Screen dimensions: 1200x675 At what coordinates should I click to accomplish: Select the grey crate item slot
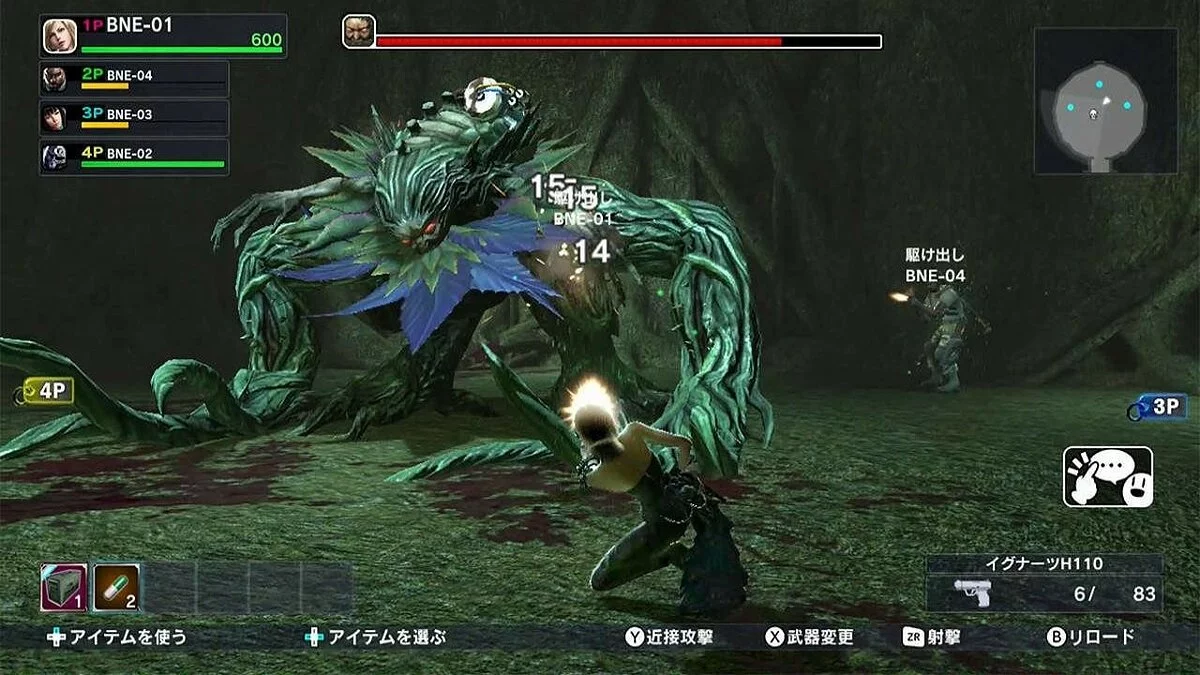tap(64, 587)
